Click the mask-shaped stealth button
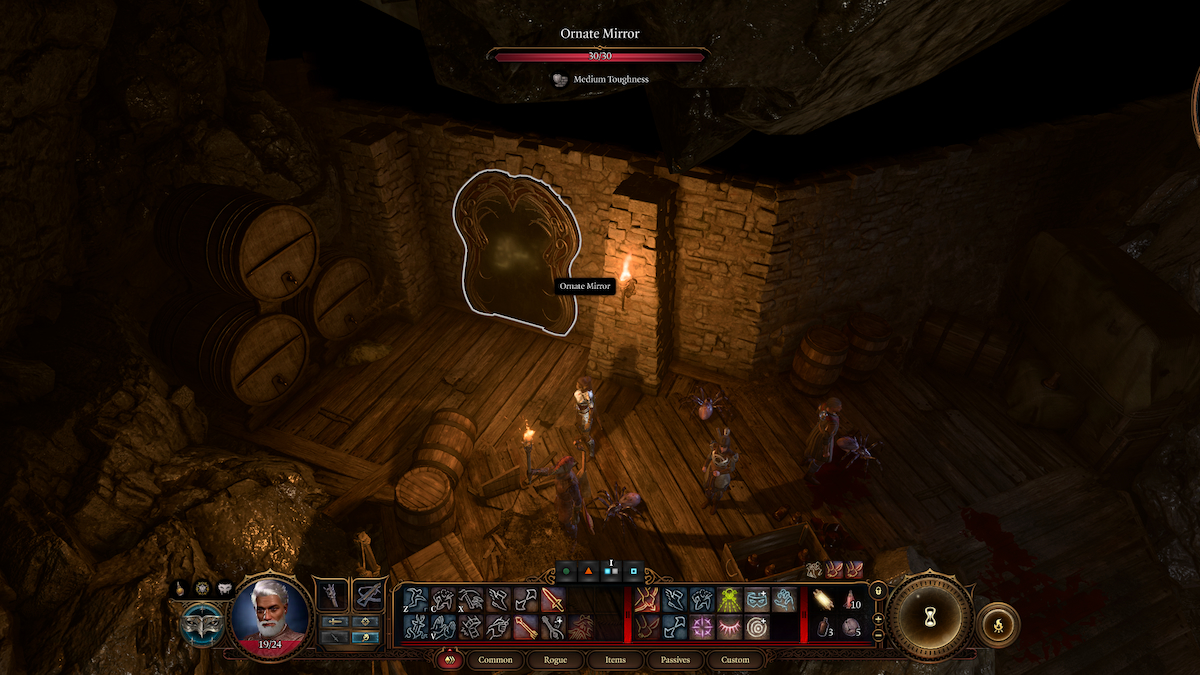This screenshot has height=675, width=1200. click(x=202, y=626)
